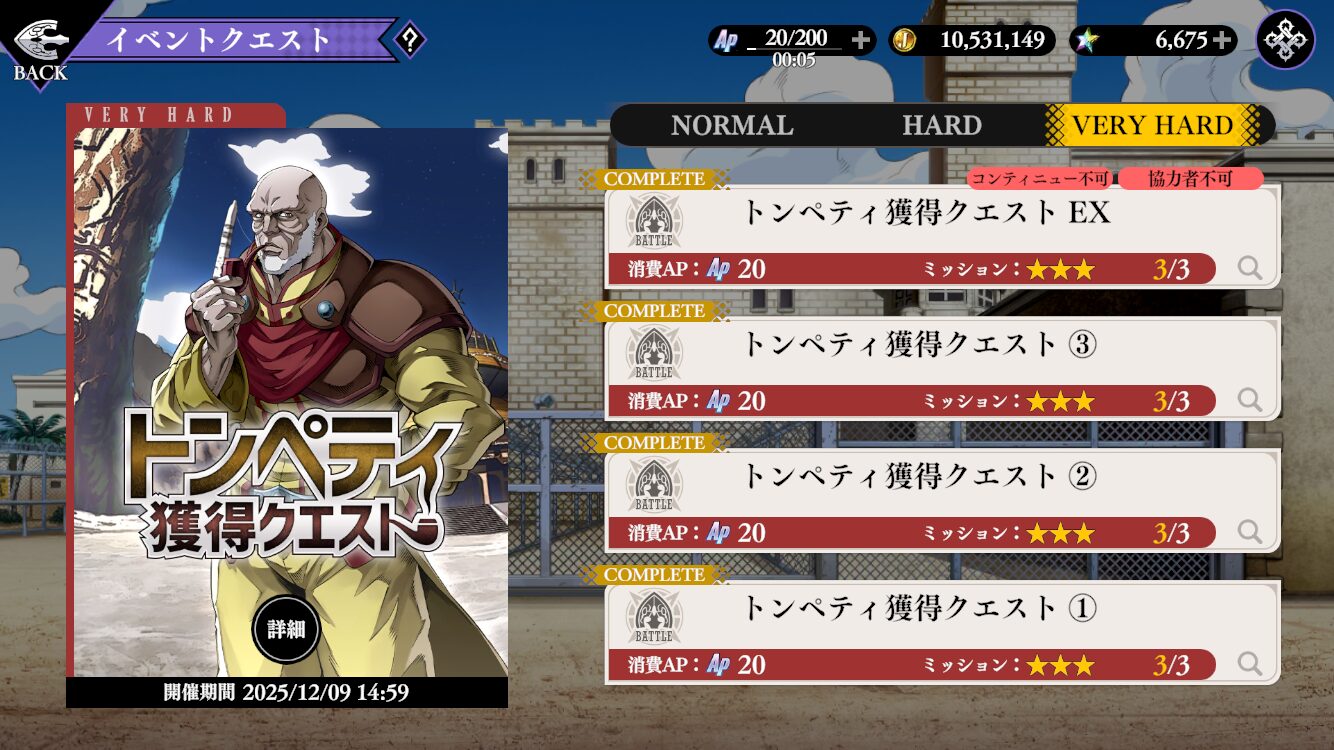Buy more rainbow star gems
Viewport: 1334px width, 750px height.
(1221, 40)
